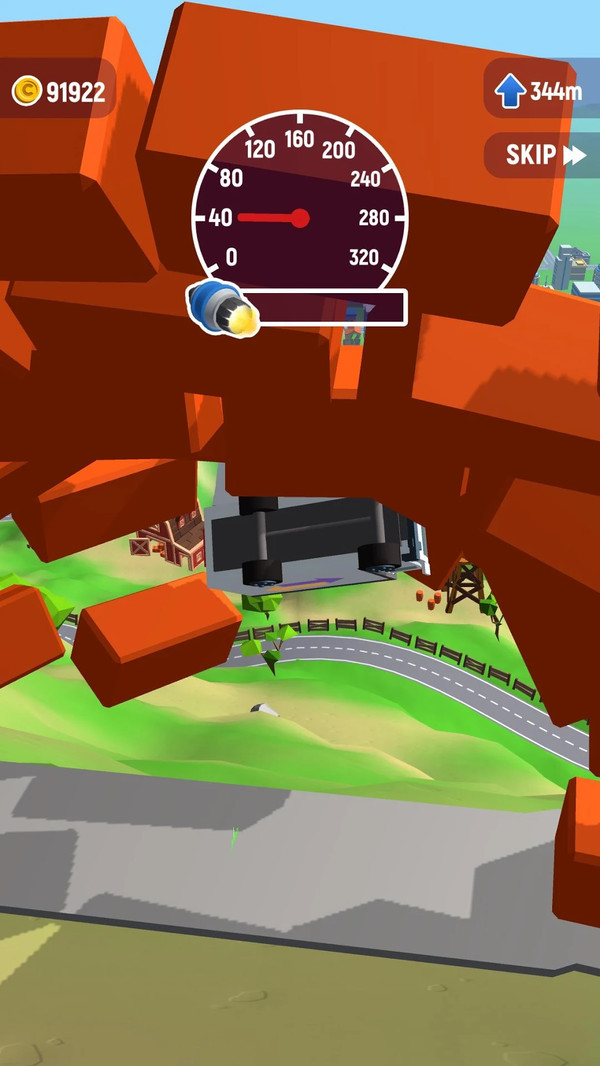The image size is (600, 1066).
Task: Skip the crash sequence
Action: pos(544,155)
